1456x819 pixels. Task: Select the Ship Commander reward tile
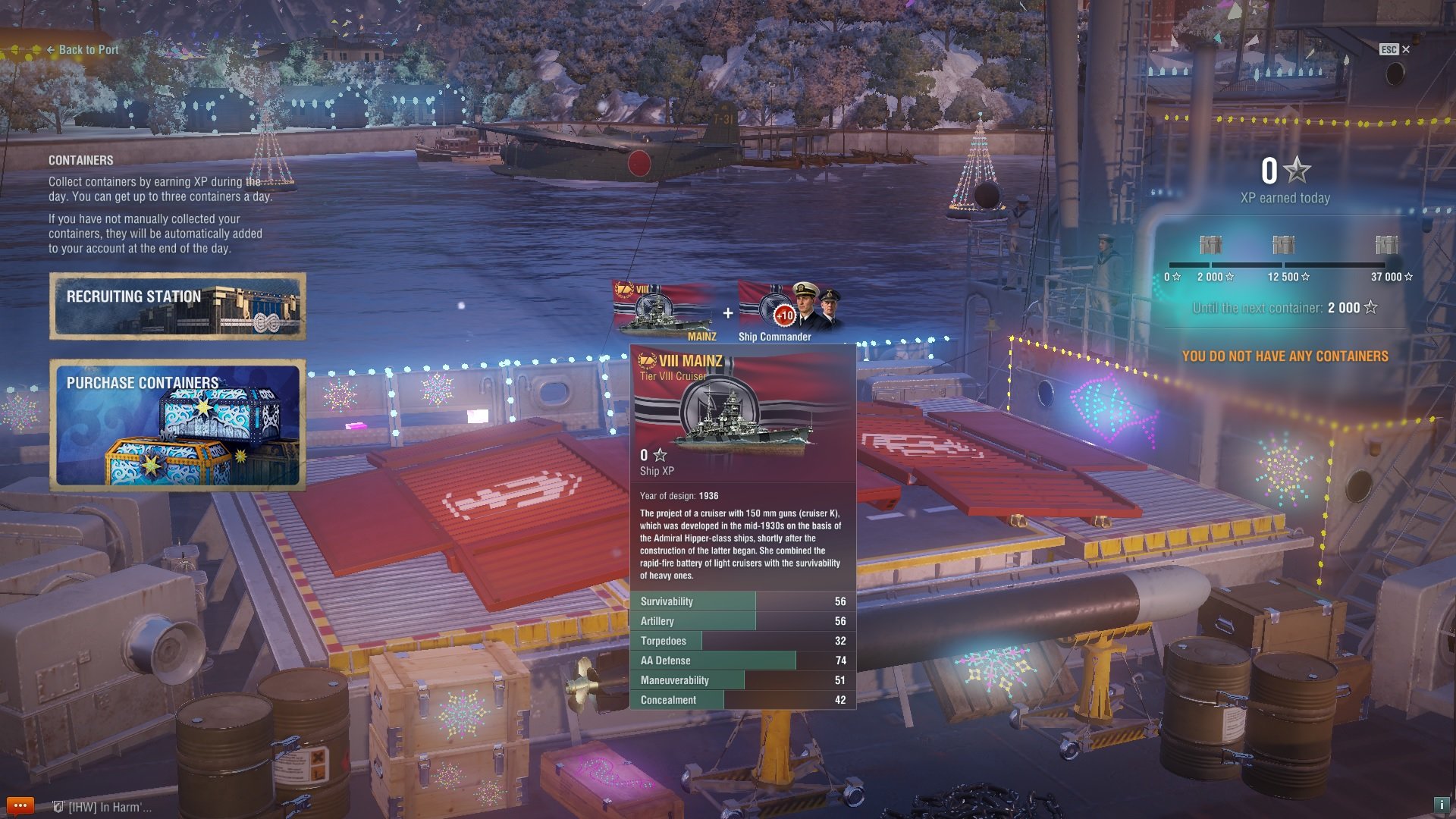[x=789, y=311]
